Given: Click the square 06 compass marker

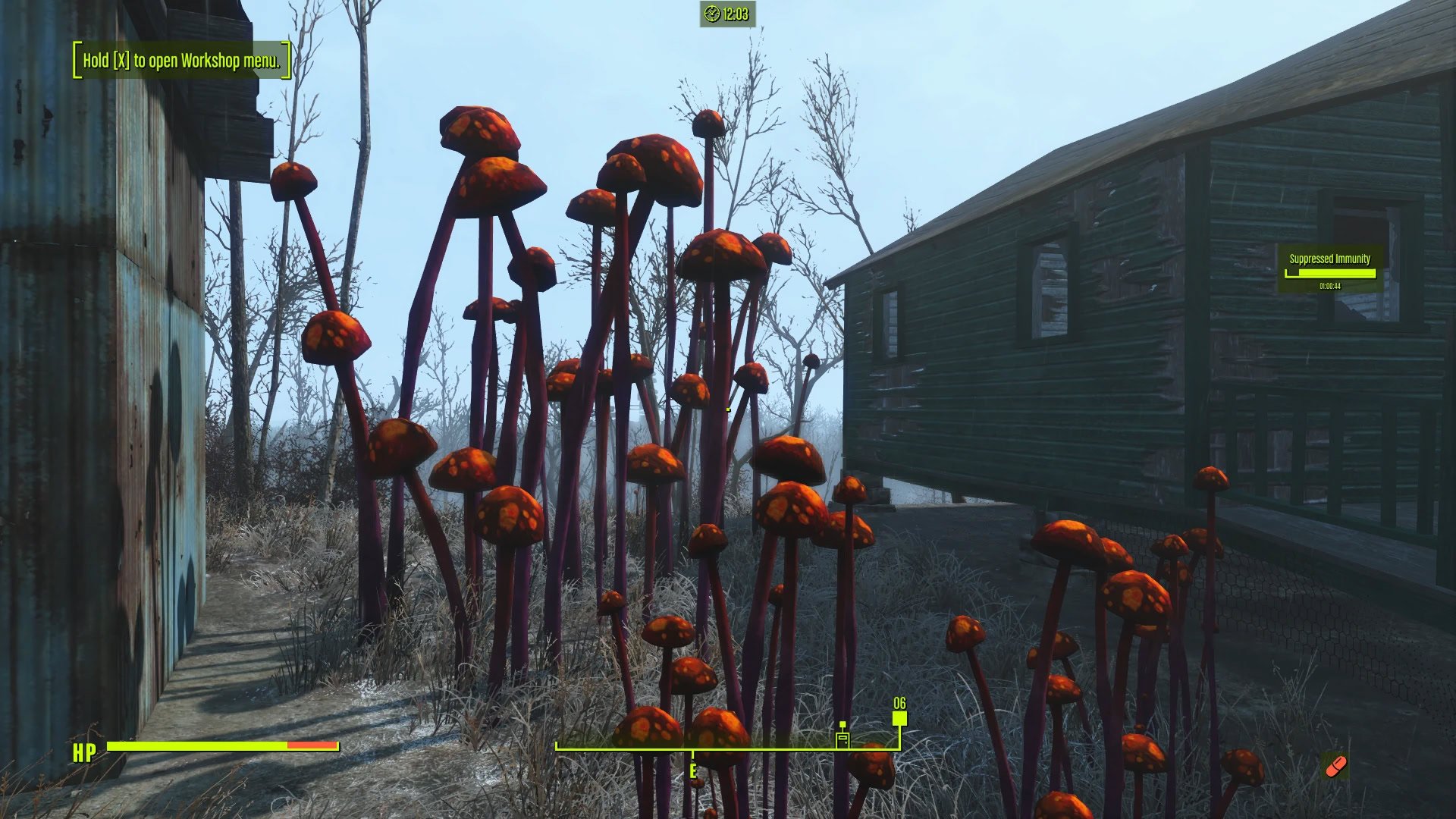Looking at the screenshot, I should click(899, 717).
